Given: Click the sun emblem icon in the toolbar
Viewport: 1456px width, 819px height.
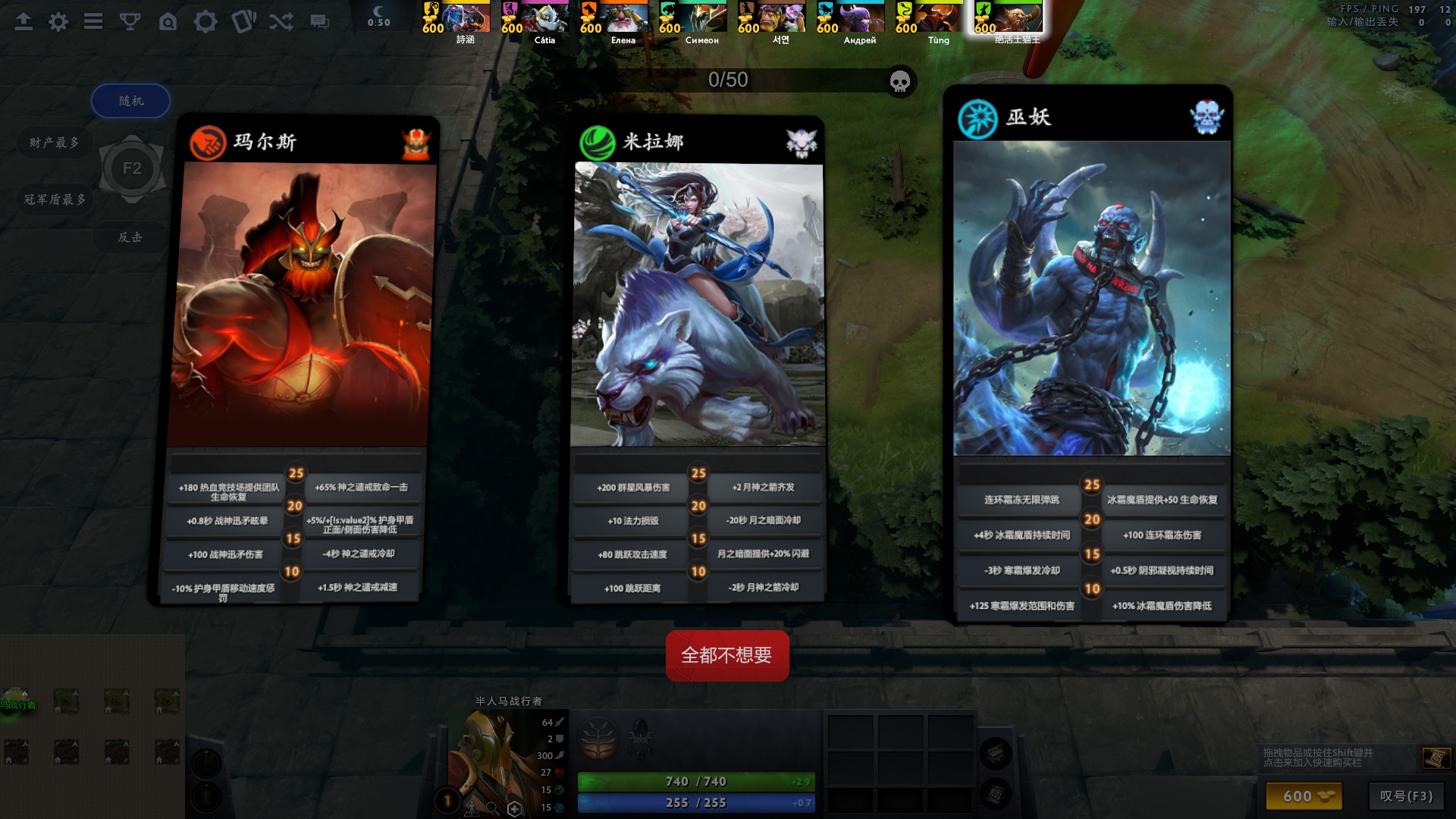Looking at the screenshot, I should (x=206, y=22).
